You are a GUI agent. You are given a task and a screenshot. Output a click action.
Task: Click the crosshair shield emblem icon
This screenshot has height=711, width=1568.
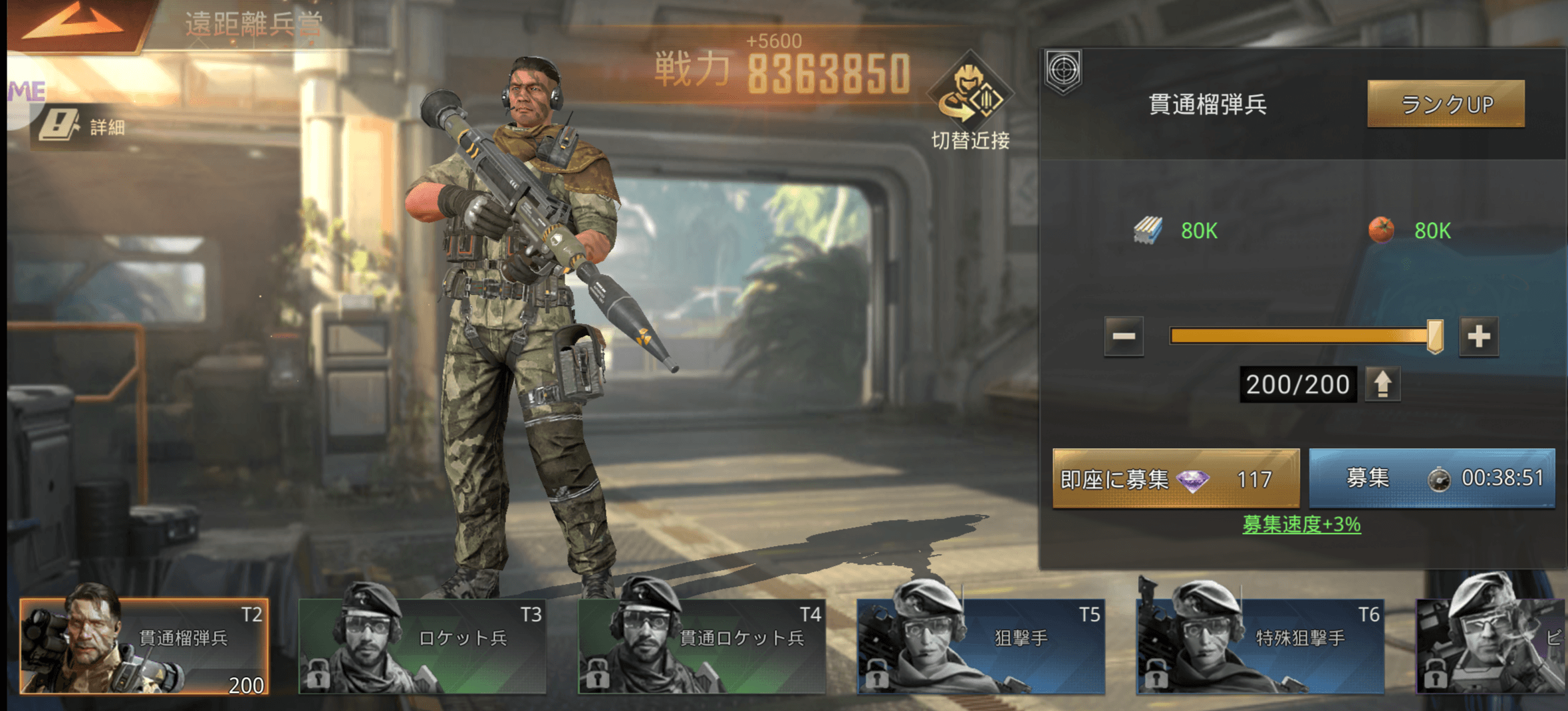1063,71
